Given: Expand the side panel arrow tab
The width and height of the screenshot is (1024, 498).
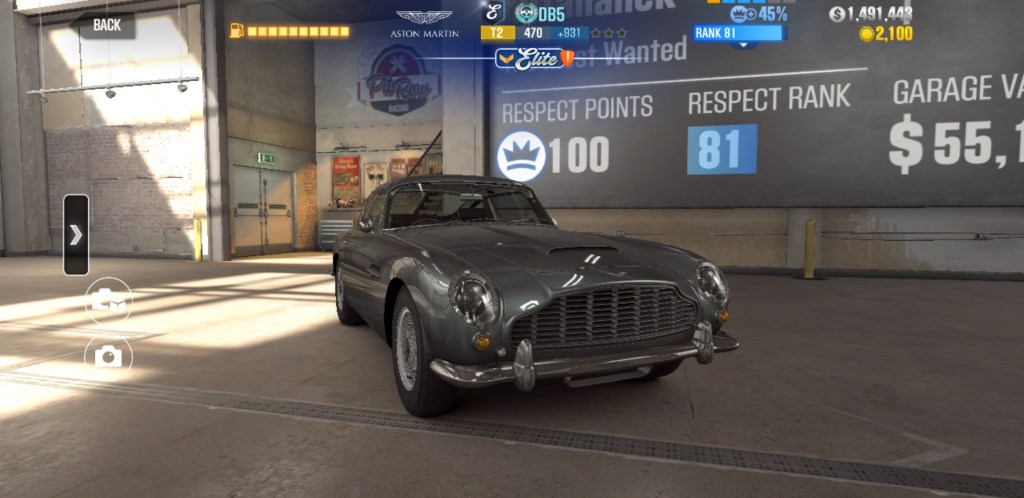Looking at the screenshot, I should [x=76, y=235].
